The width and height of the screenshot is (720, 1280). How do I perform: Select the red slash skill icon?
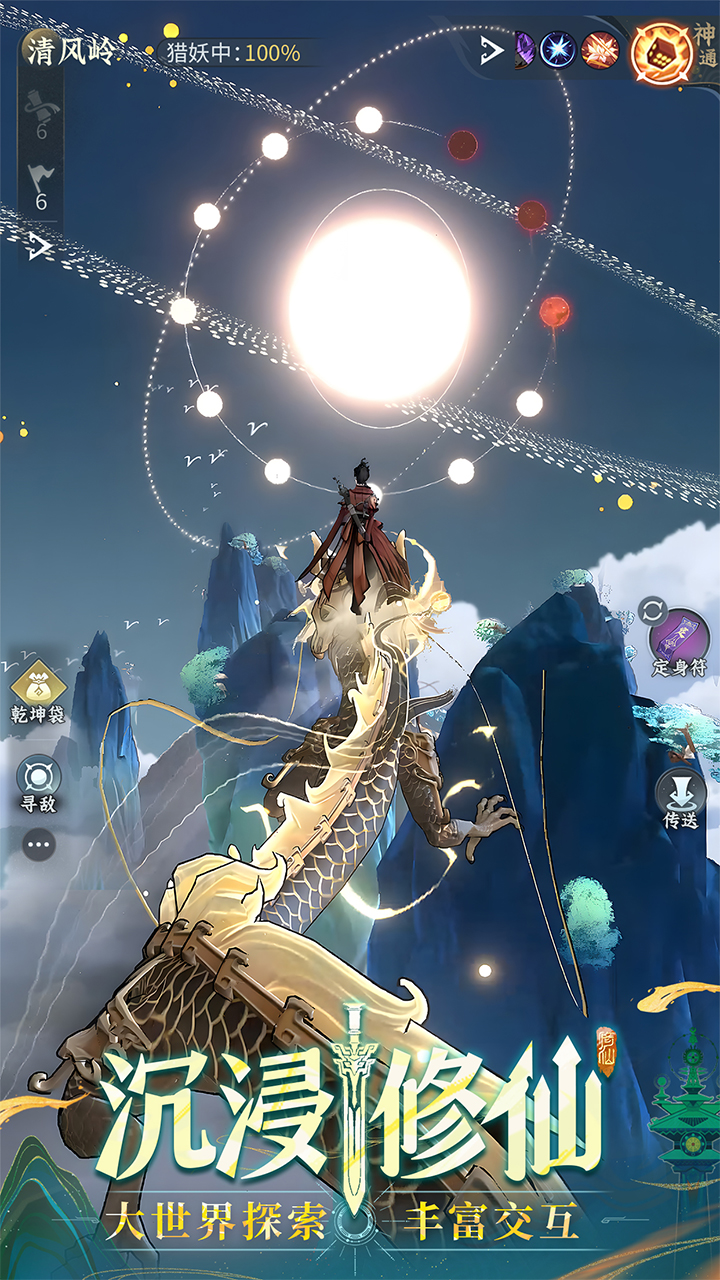tap(600, 49)
